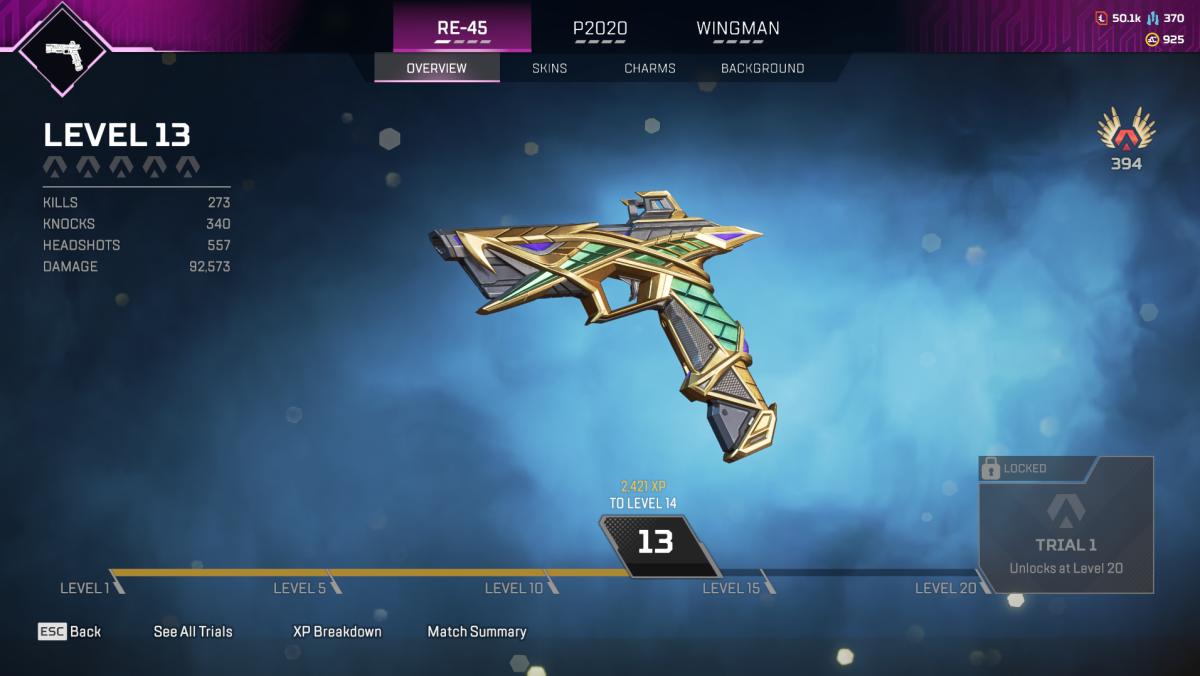Screen dimensions: 1200x676
Task: Select the locked Trial 1 card
Action: (1066, 526)
